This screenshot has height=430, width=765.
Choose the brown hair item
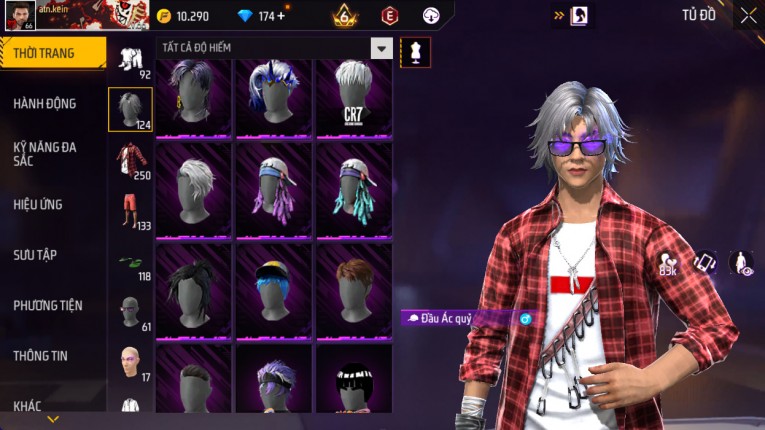pyautogui.click(x=353, y=290)
